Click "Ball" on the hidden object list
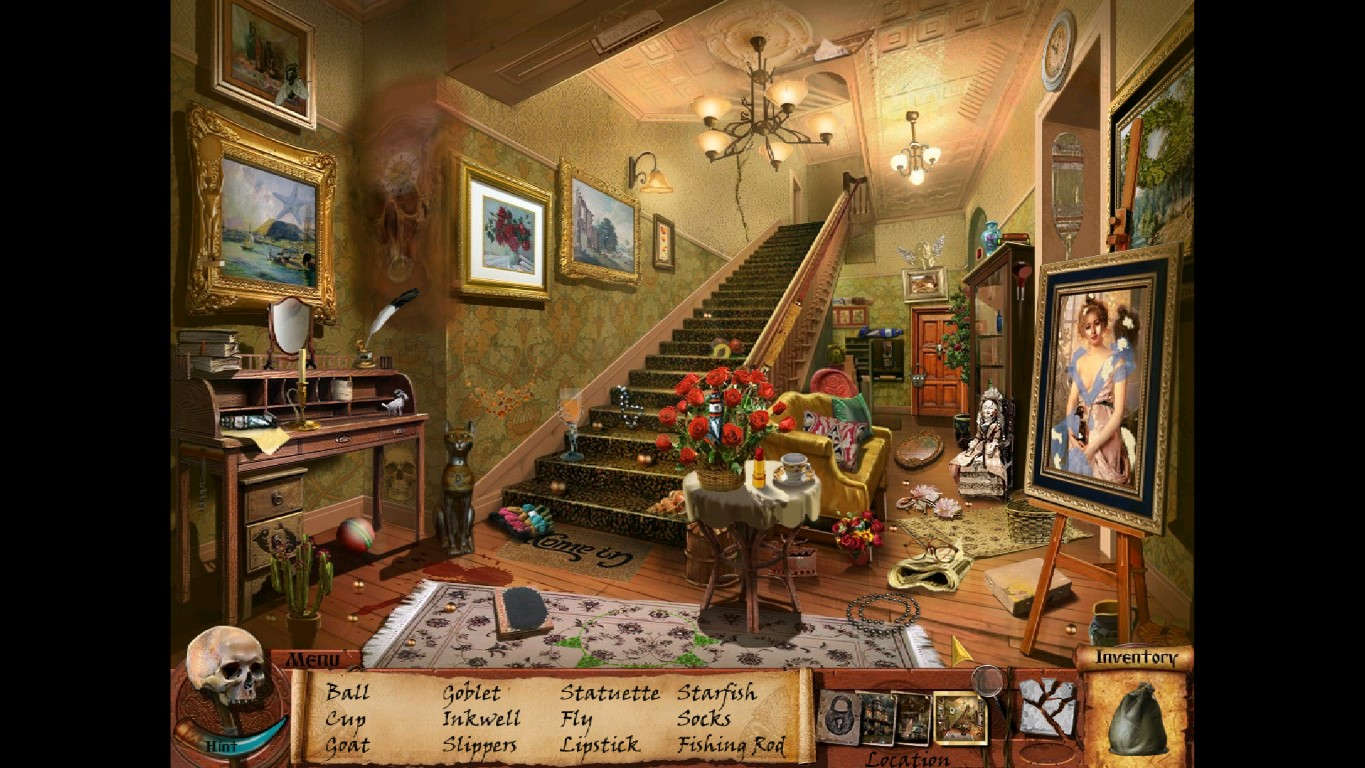Viewport: 1365px width, 768px height. 345,691
